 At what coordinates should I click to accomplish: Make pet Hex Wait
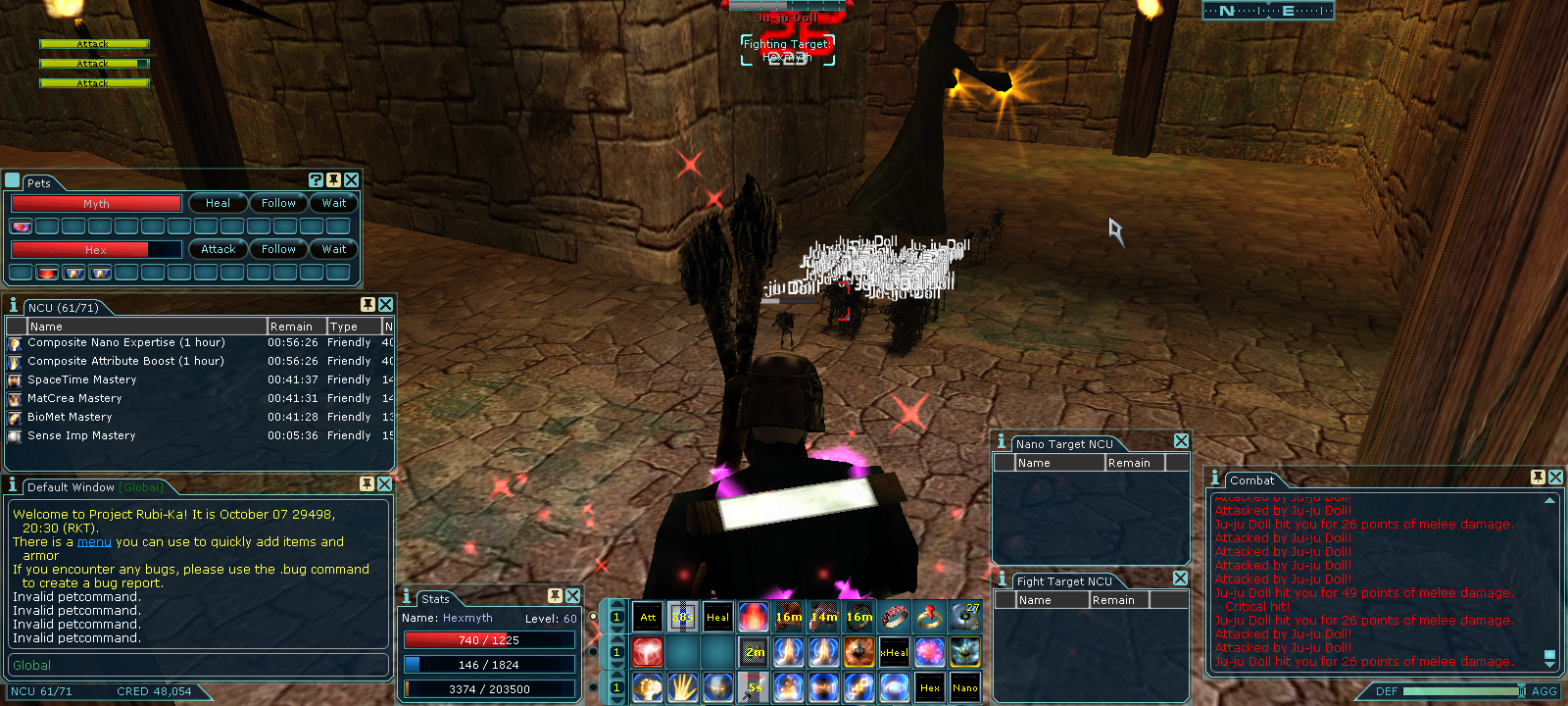coord(334,249)
